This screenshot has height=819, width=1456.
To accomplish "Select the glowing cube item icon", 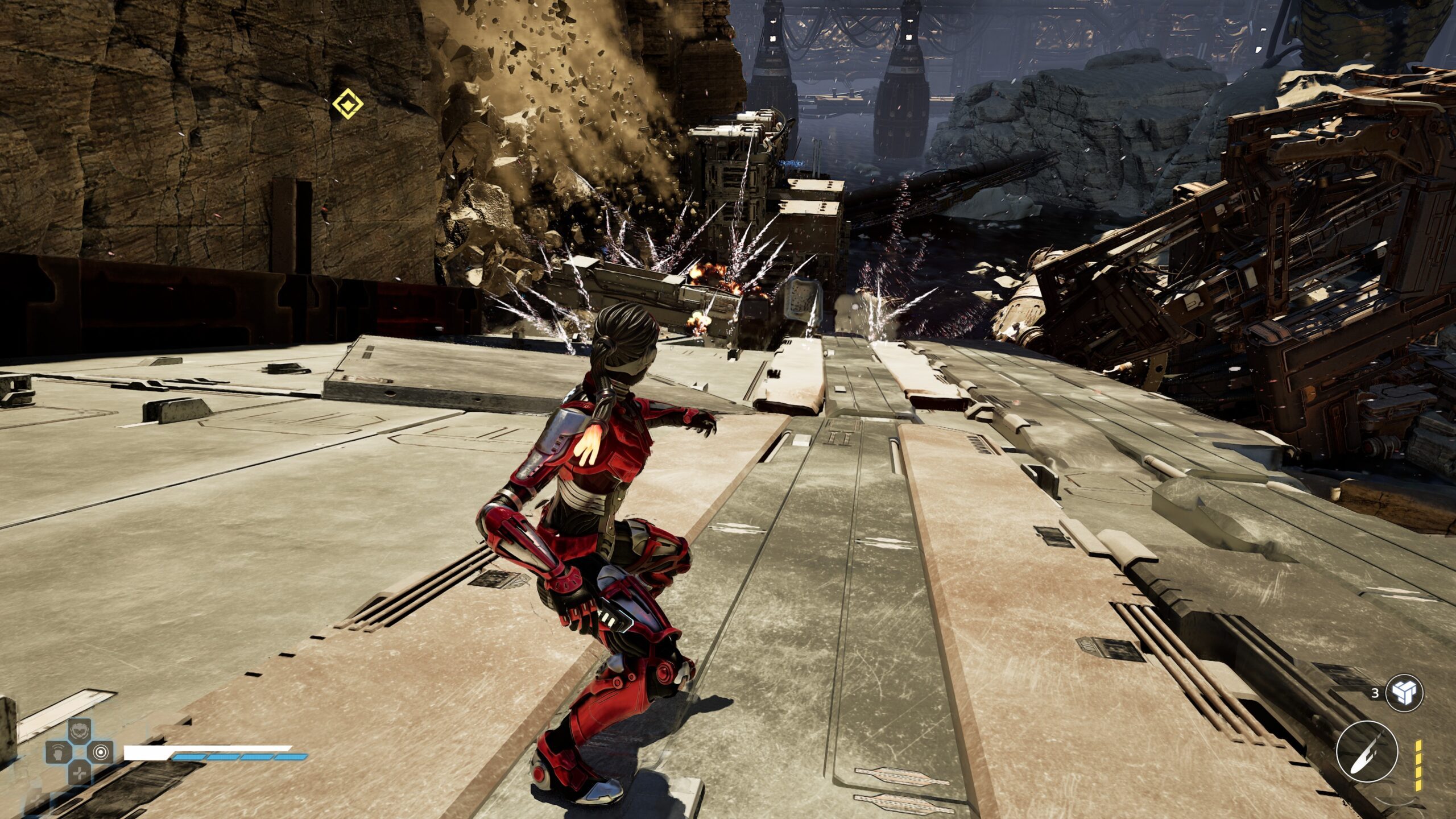I will point(1404,693).
